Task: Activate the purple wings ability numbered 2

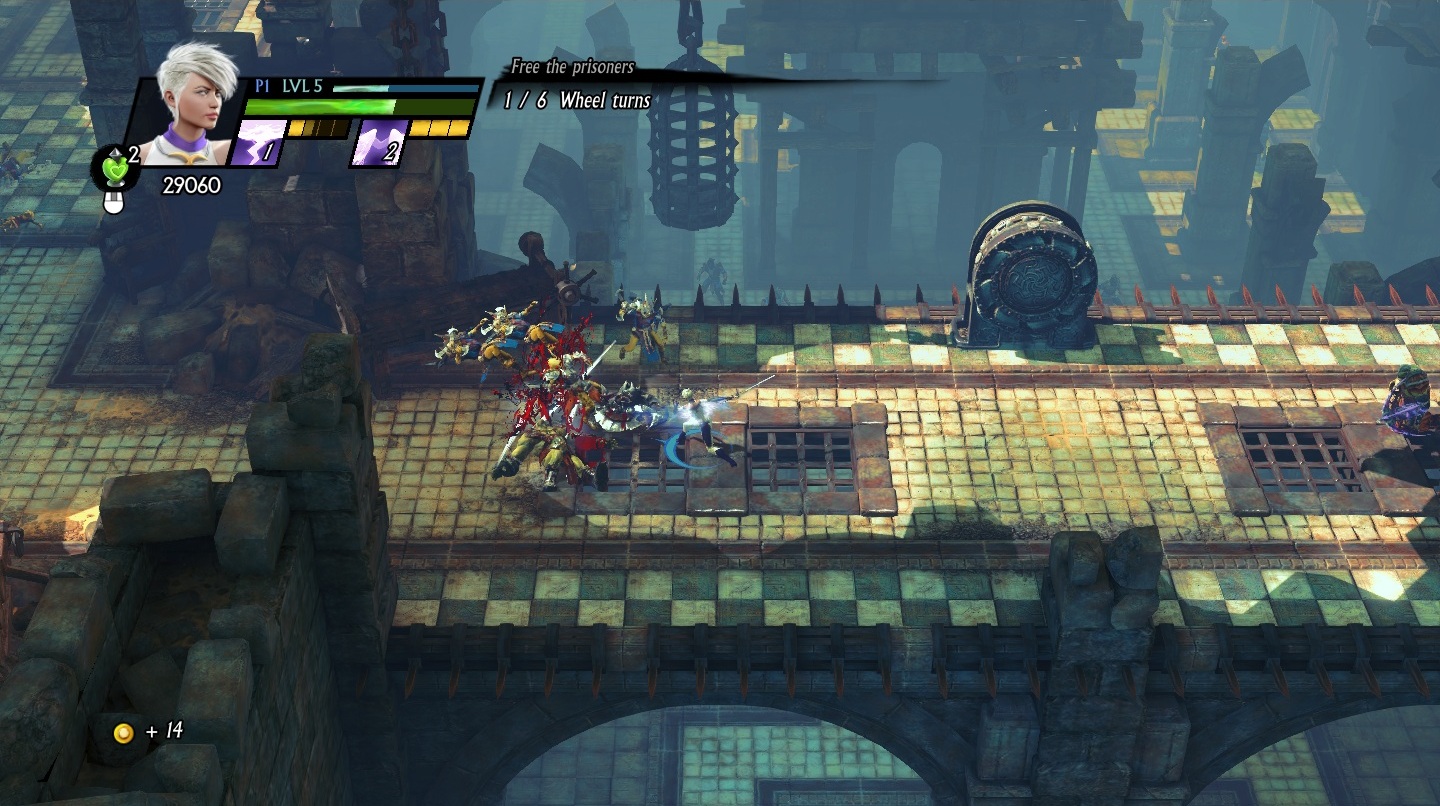Action: [x=380, y=142]
